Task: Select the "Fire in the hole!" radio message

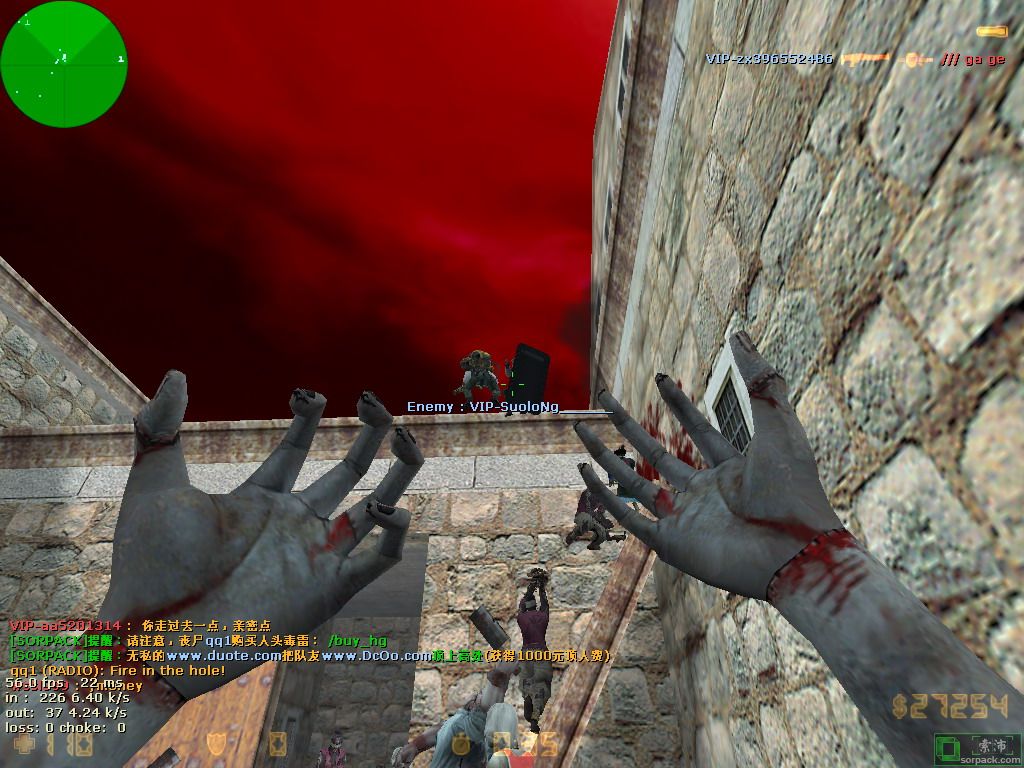Action: 117,670
